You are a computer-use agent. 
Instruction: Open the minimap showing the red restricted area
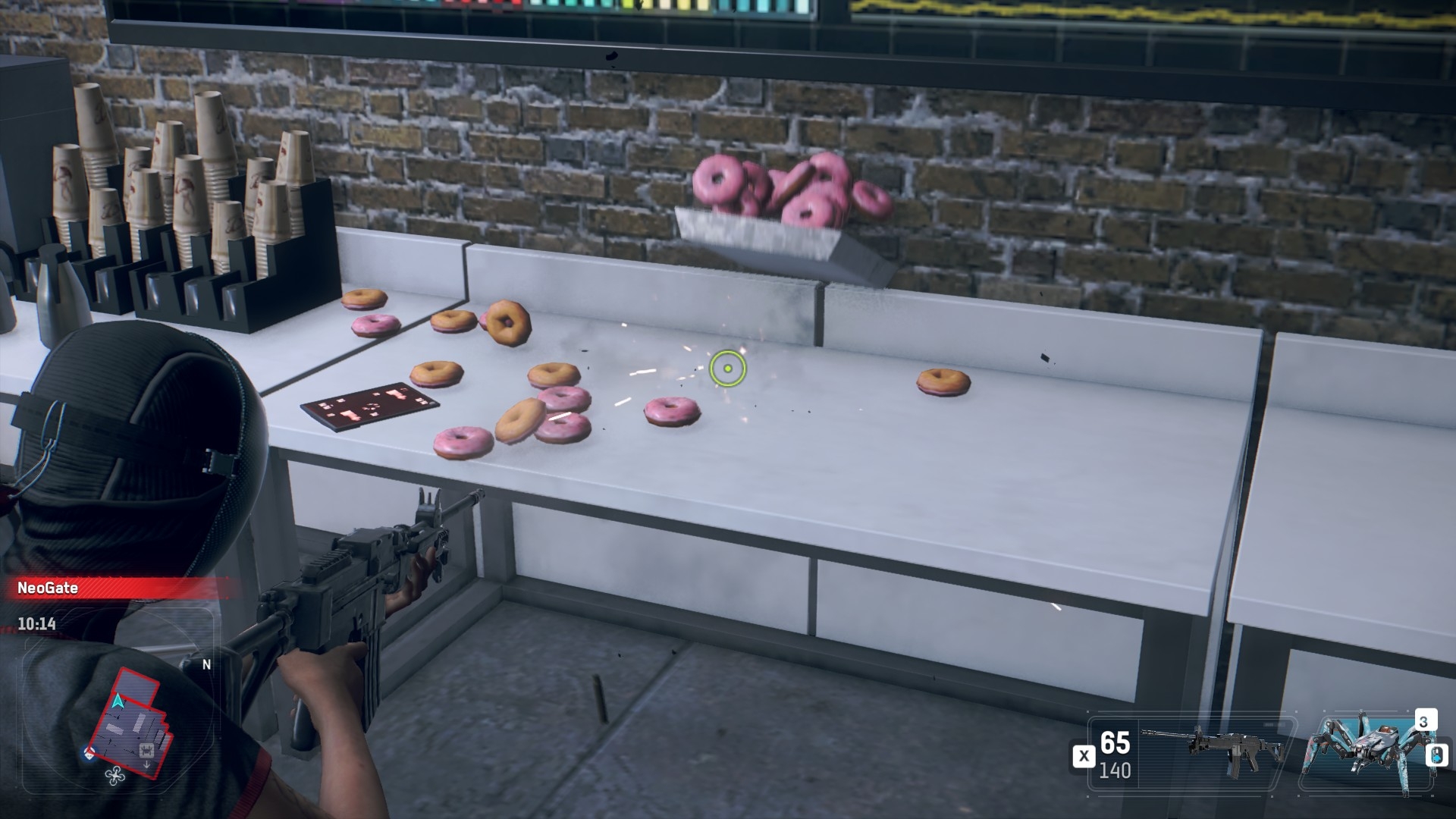pyautogui.click(x=127, y=719)
